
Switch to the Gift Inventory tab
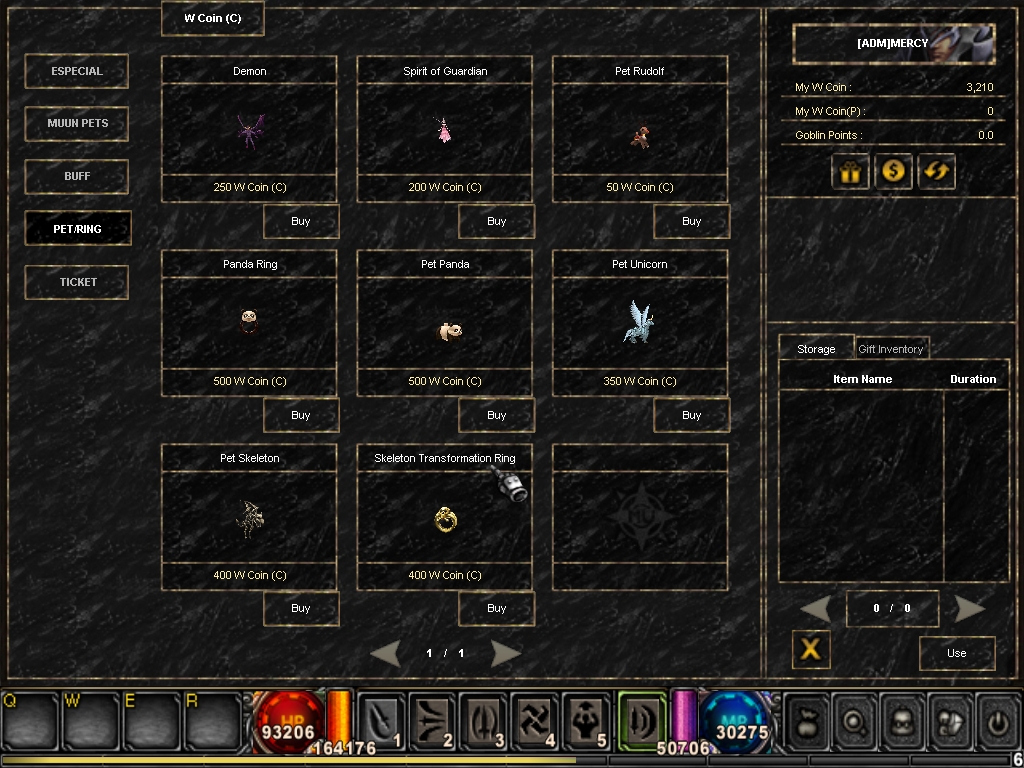[x=890, y=349]
